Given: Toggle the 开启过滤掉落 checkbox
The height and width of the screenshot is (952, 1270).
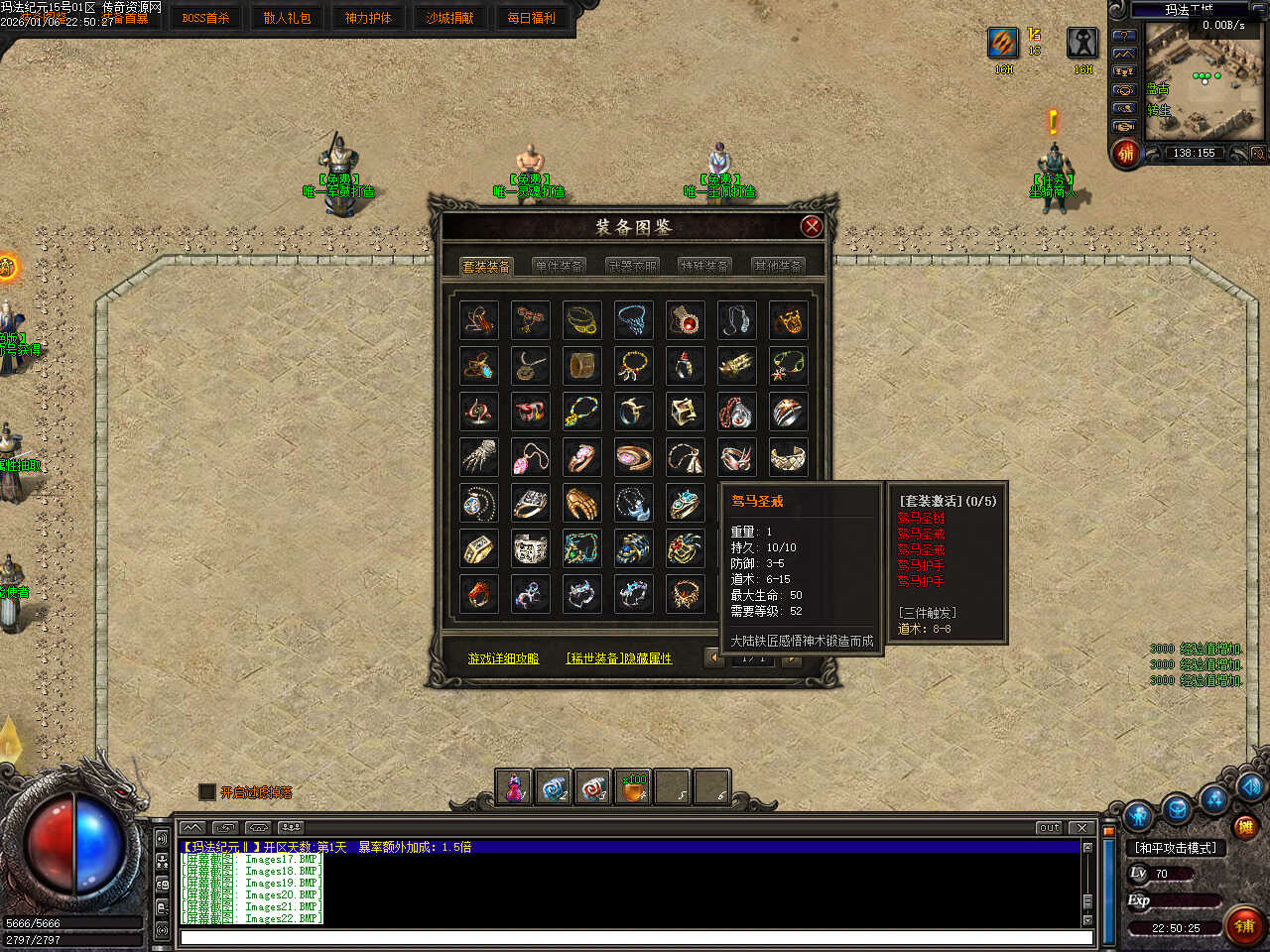Looking at the screenshot, I should [x=207, y=791].
